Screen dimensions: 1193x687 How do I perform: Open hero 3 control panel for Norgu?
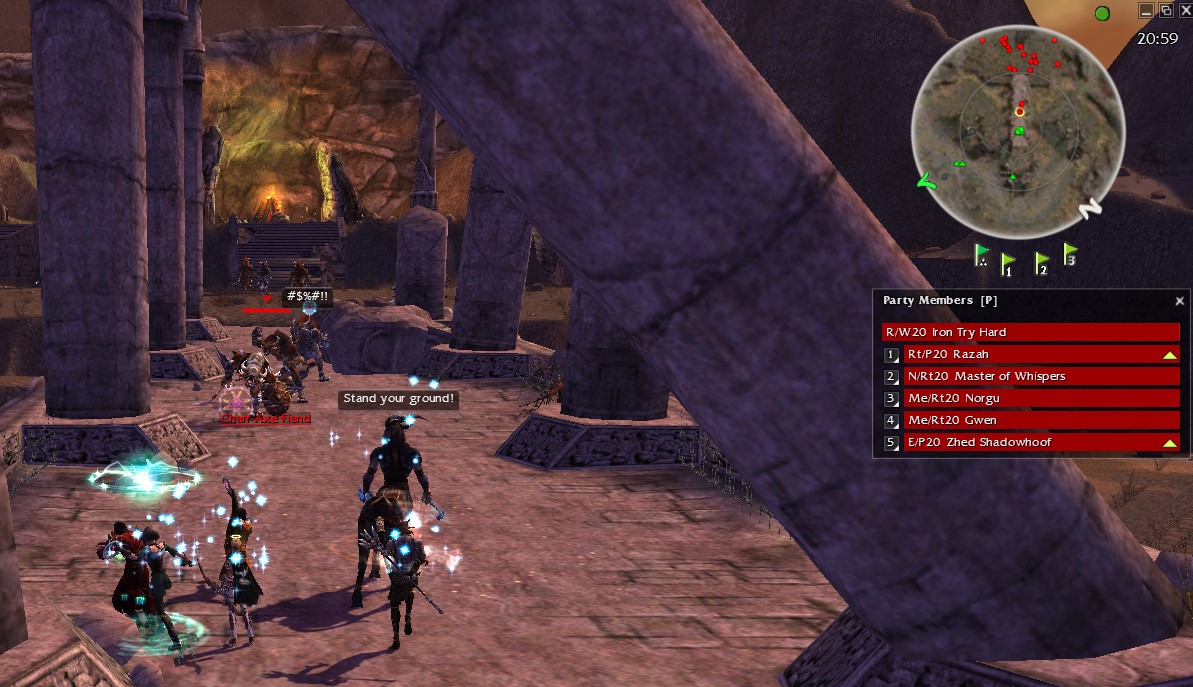point(891,399)
